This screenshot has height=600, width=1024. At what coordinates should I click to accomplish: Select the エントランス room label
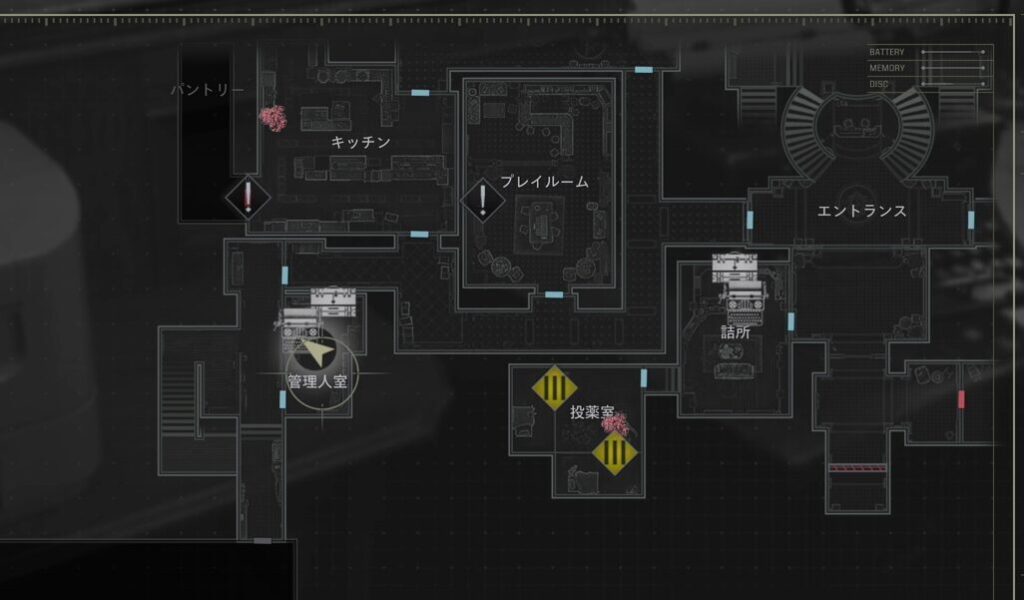click(x=861, y=211)
